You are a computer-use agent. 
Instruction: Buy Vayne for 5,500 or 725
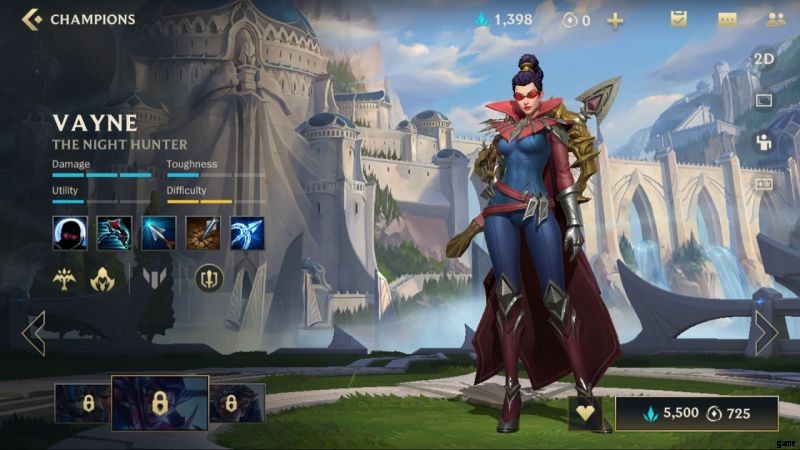tap(696, 413)
